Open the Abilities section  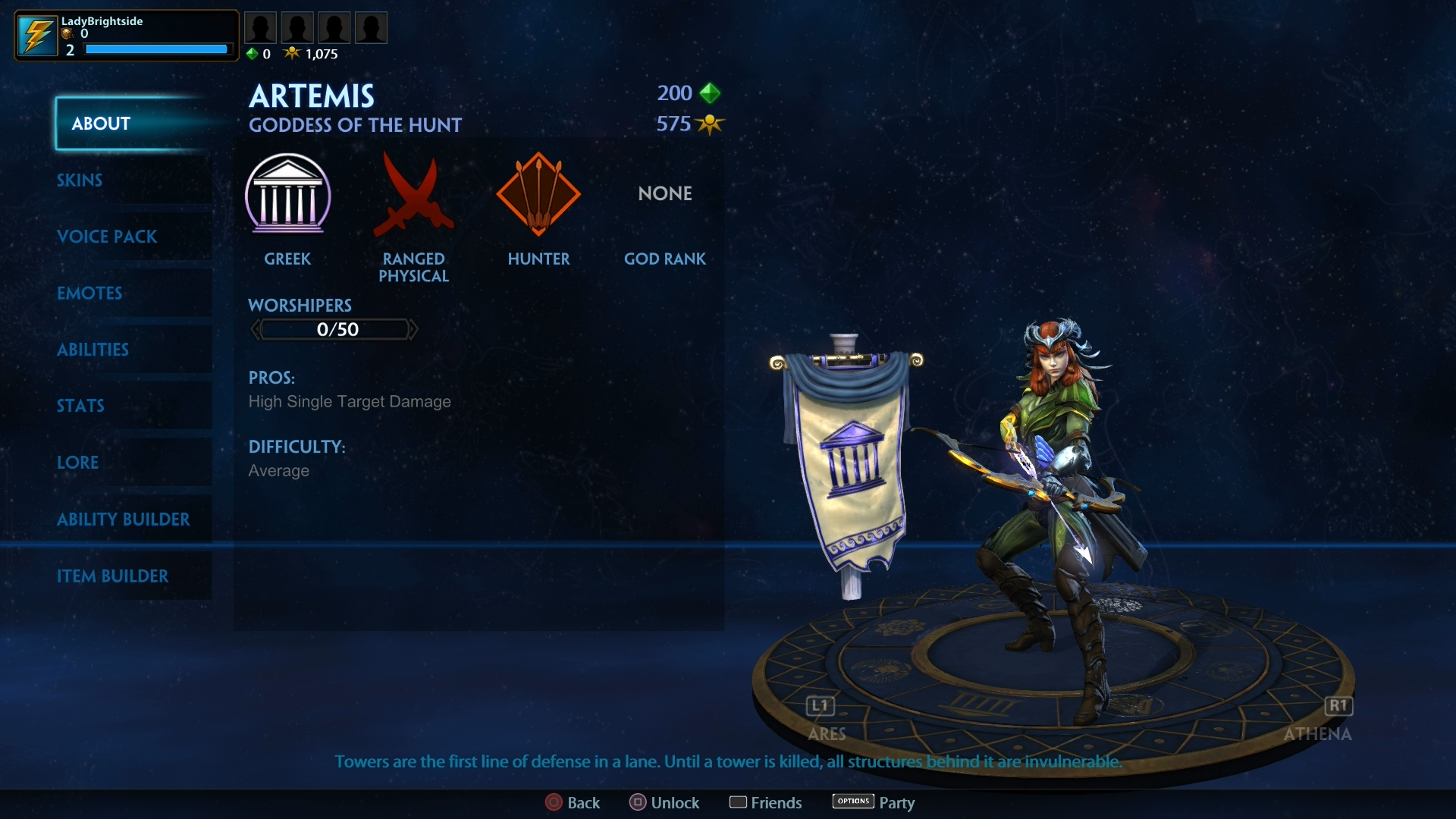93,350
